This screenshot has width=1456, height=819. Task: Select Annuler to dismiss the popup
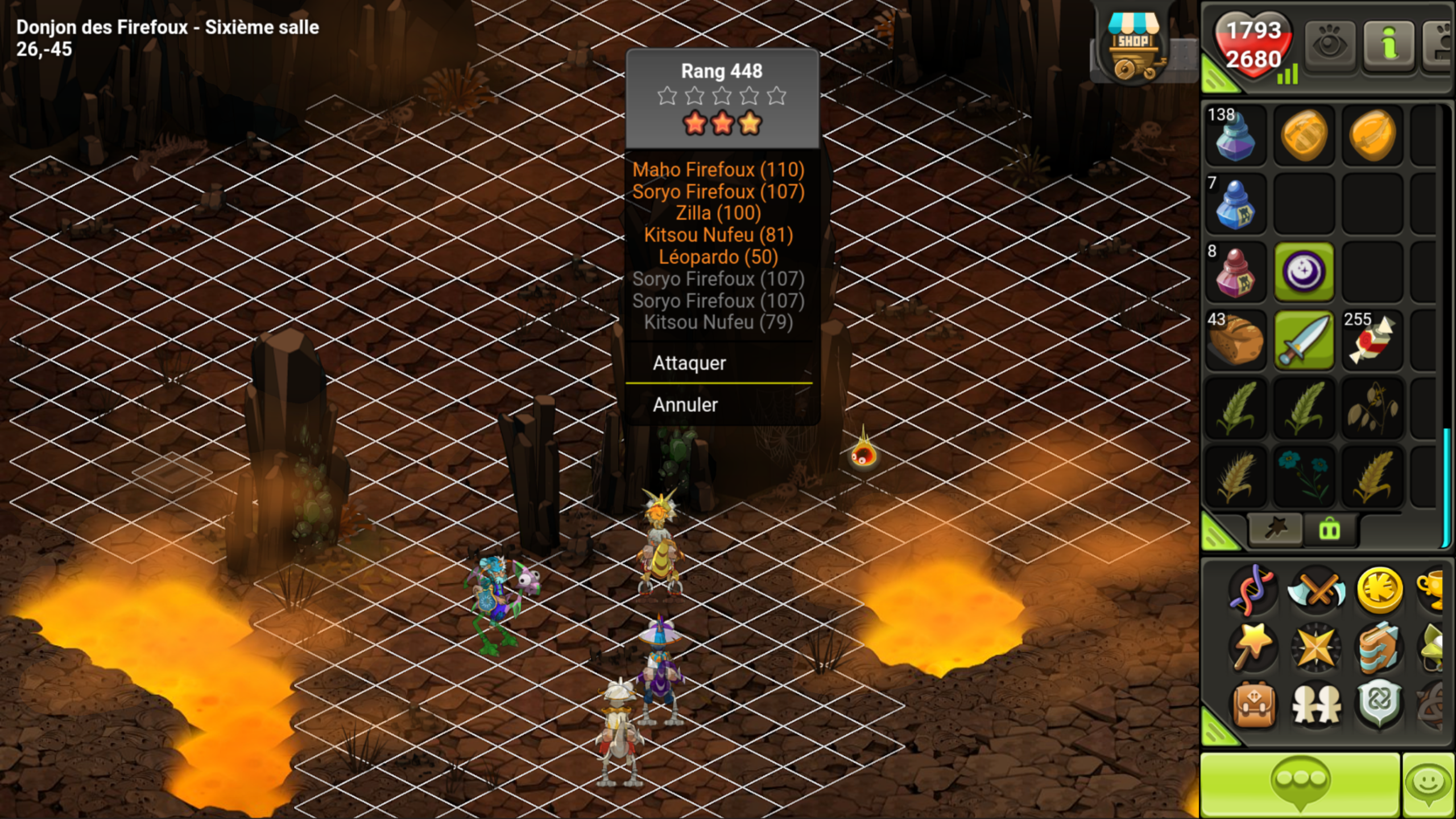(x=685, y=404)
